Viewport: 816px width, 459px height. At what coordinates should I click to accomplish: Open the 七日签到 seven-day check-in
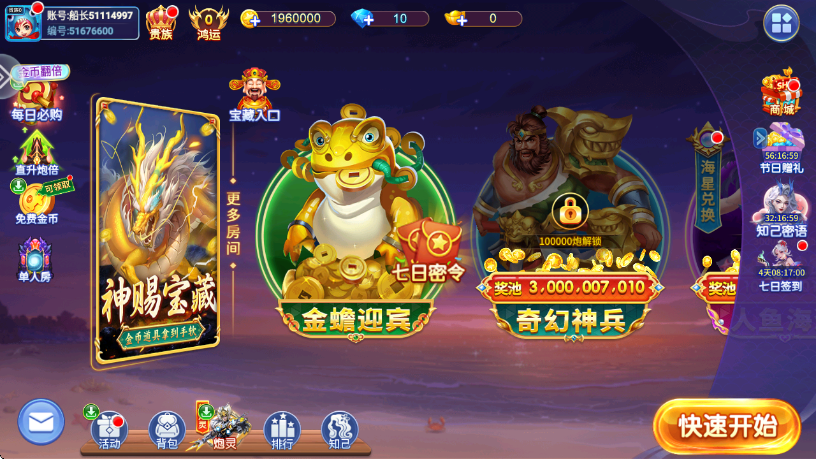pyautogui.click(x=781, y=267)
